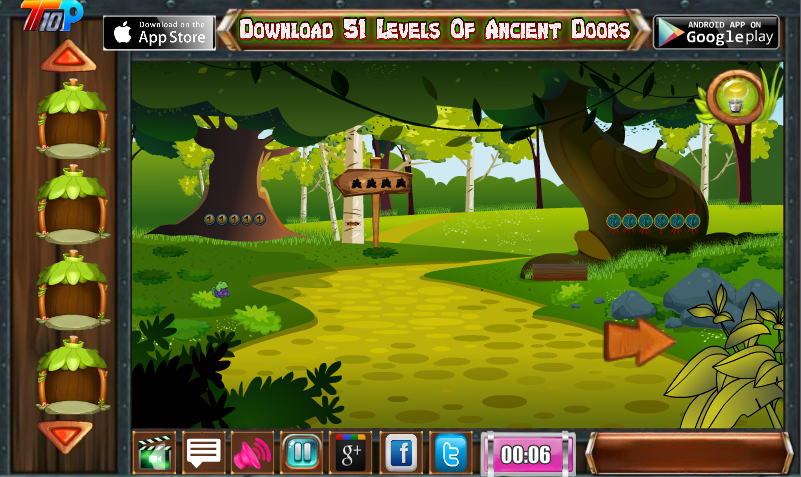Share on Twitter
The width and height of the screenshot is (801, 477).
(451, 454)
